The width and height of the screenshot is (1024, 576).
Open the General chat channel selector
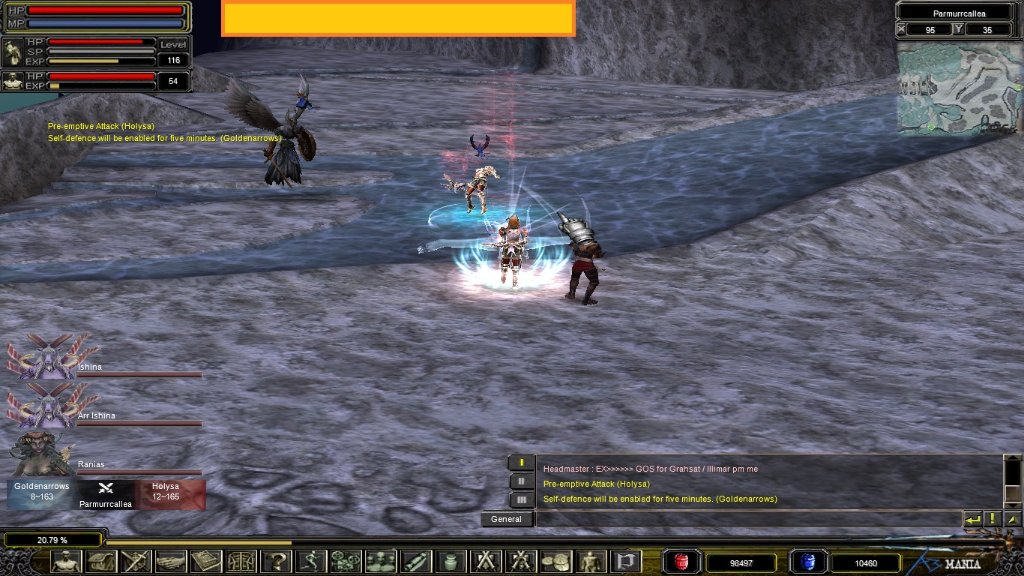pos(507,519)
